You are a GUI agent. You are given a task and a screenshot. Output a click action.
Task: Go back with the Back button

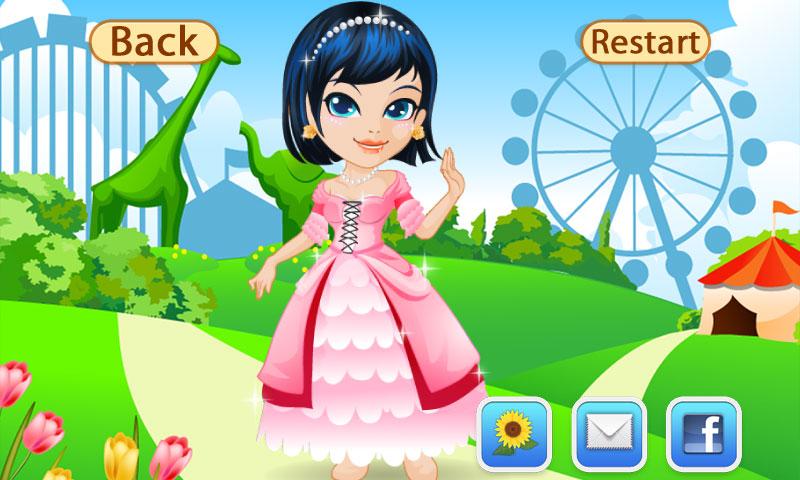(153, 42)
